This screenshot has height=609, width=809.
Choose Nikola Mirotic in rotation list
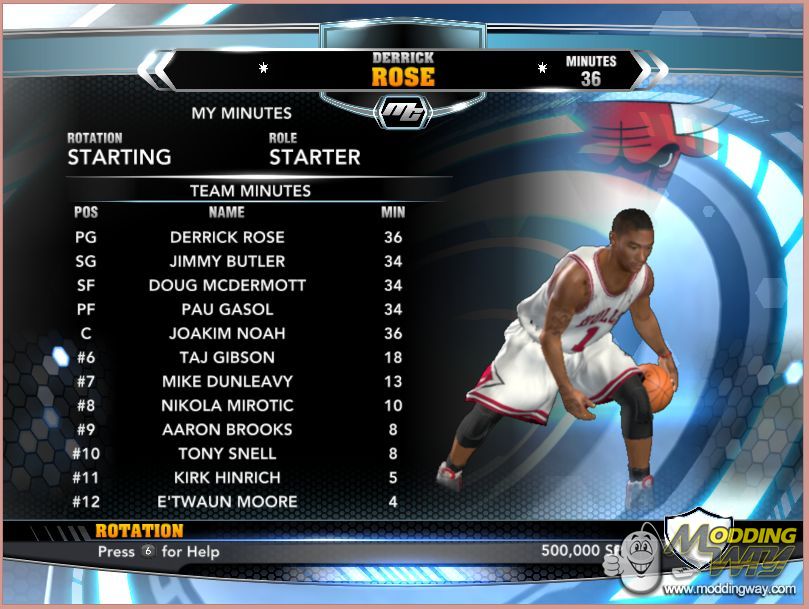pos(227,405)
